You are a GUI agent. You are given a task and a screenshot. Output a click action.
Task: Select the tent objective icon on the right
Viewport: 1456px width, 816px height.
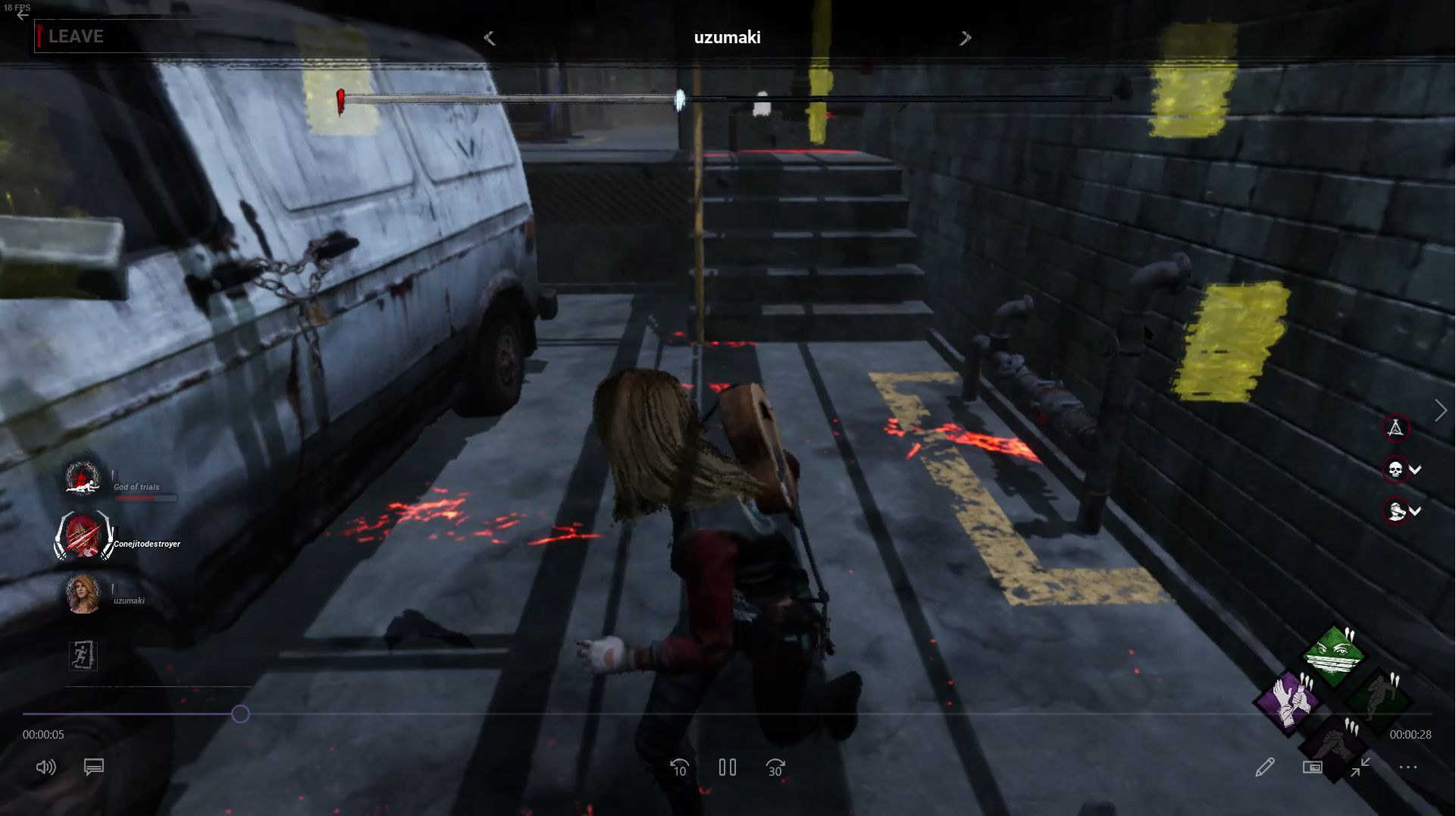pyautogui.click(x=1397, y=428)
